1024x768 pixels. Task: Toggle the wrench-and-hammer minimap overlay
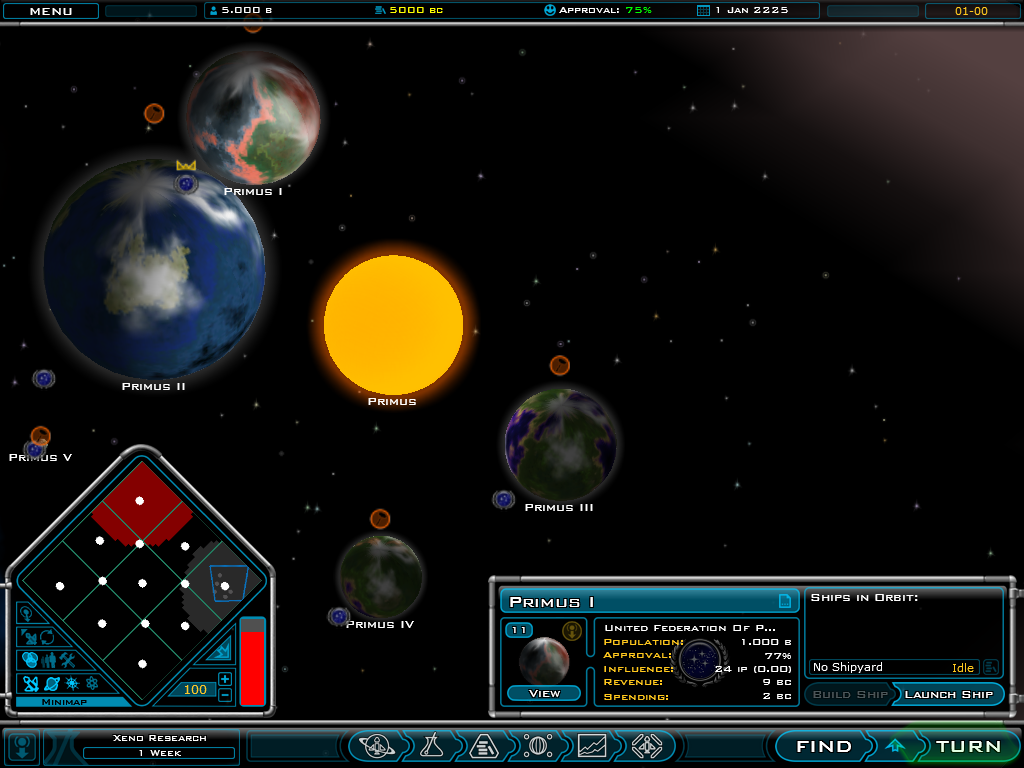(68, 660)
